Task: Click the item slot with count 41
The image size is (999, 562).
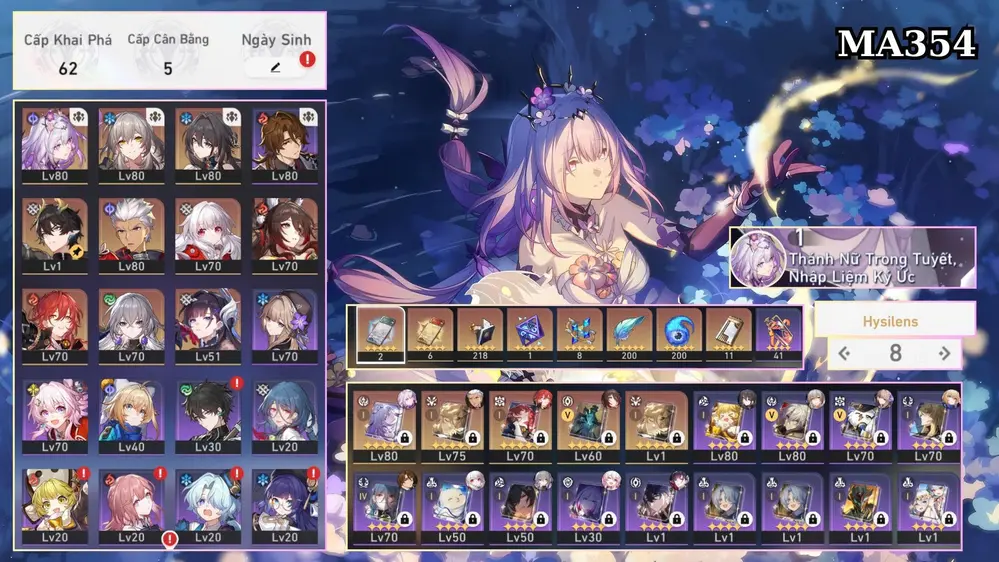Action: (x=778, y=334)
